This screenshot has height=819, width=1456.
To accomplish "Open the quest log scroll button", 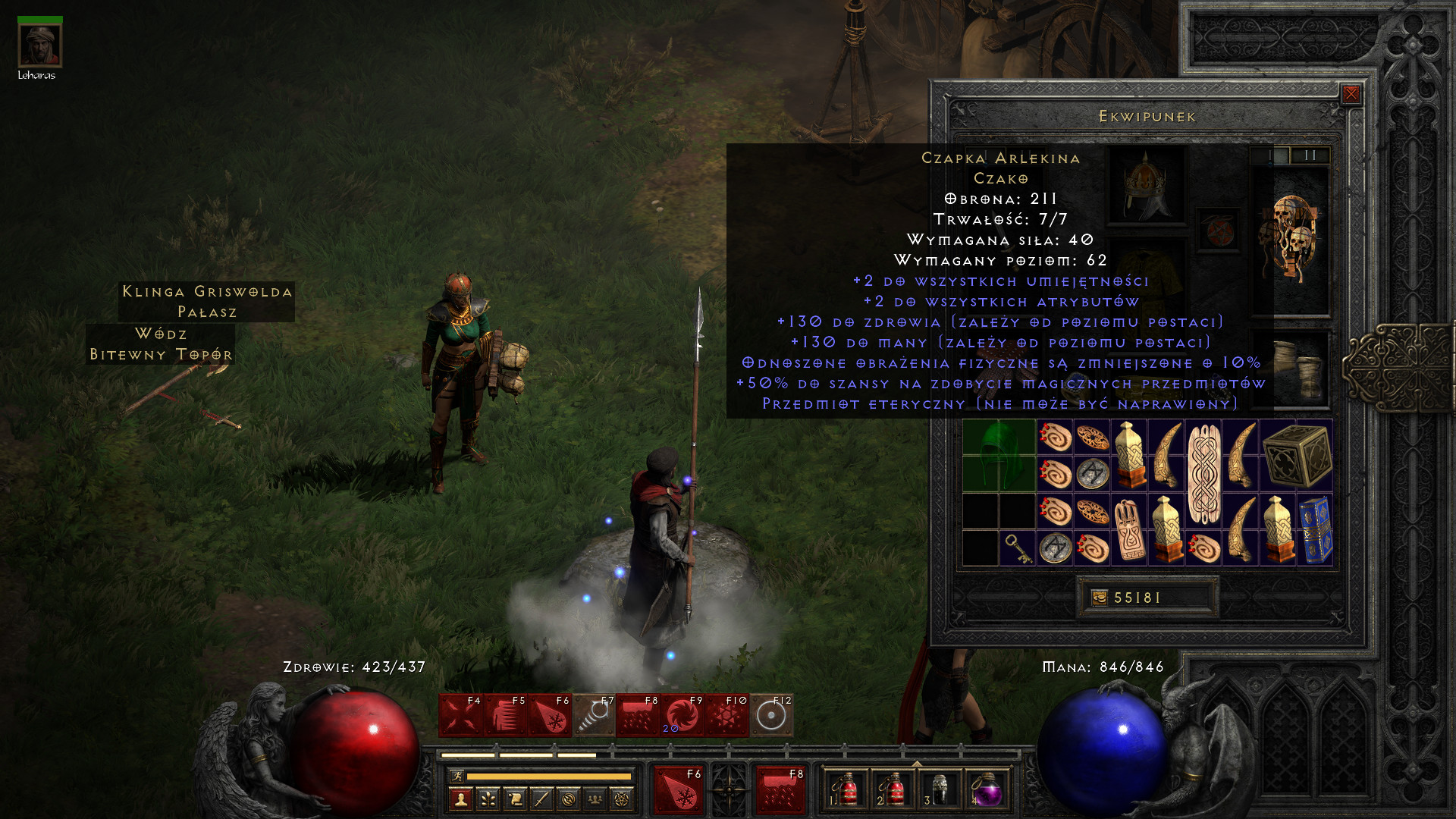I will tap(515, 799).
